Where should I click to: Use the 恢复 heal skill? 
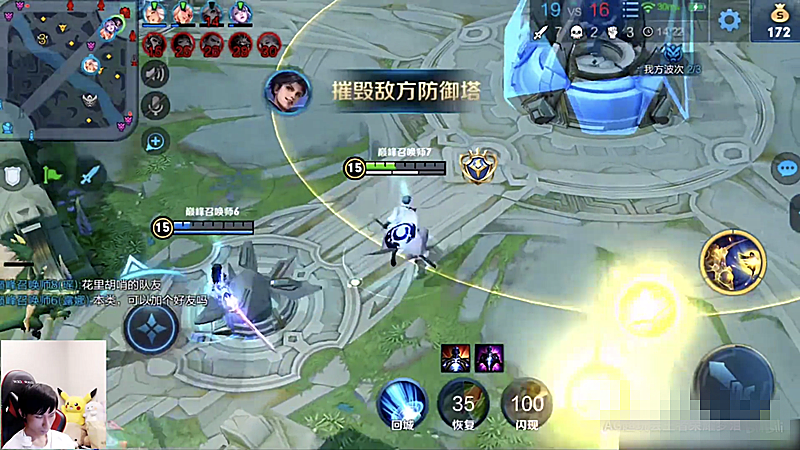pos(463,403)
